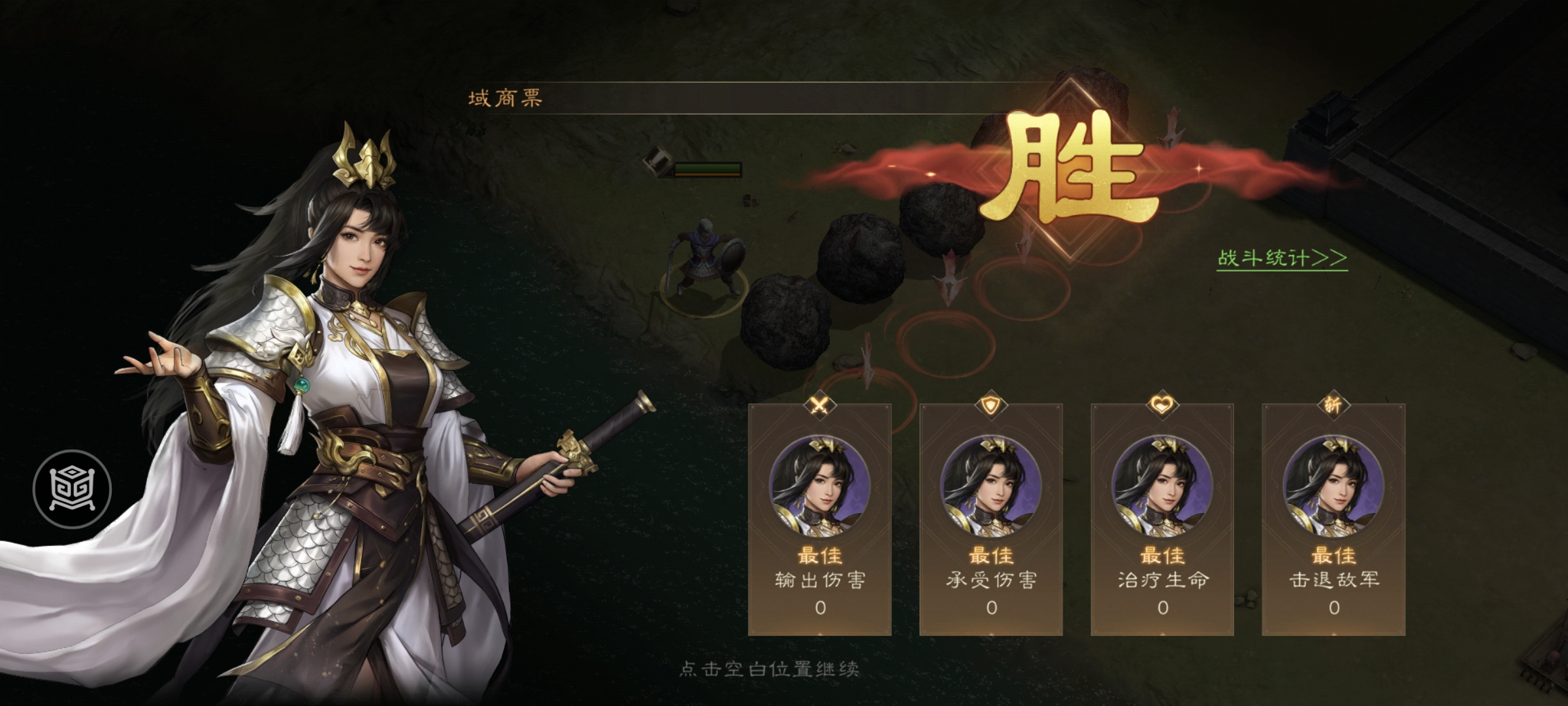The height and width of the screenshot is (706, 1568).
Task: Open the round maze-pattern icon
Action: pyautogui.click(x=73, y=489)
